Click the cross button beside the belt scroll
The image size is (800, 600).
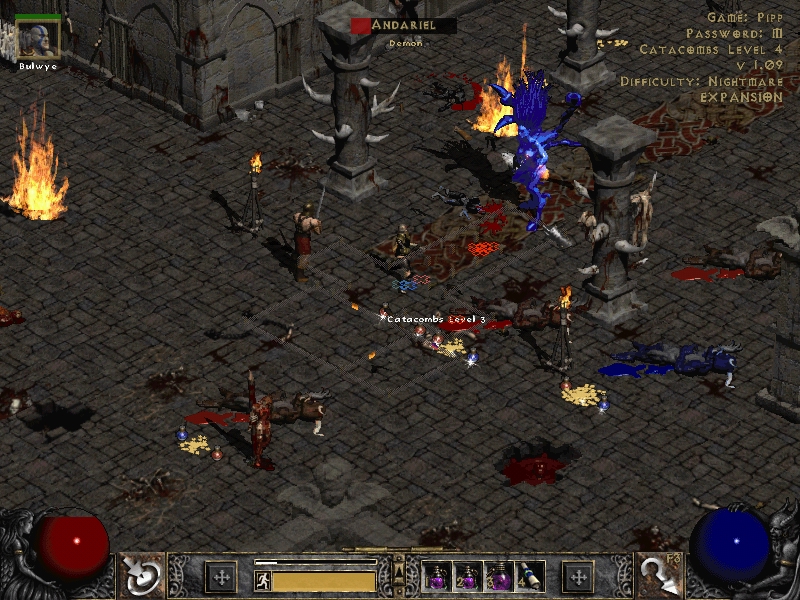click(x=578, y=577)
